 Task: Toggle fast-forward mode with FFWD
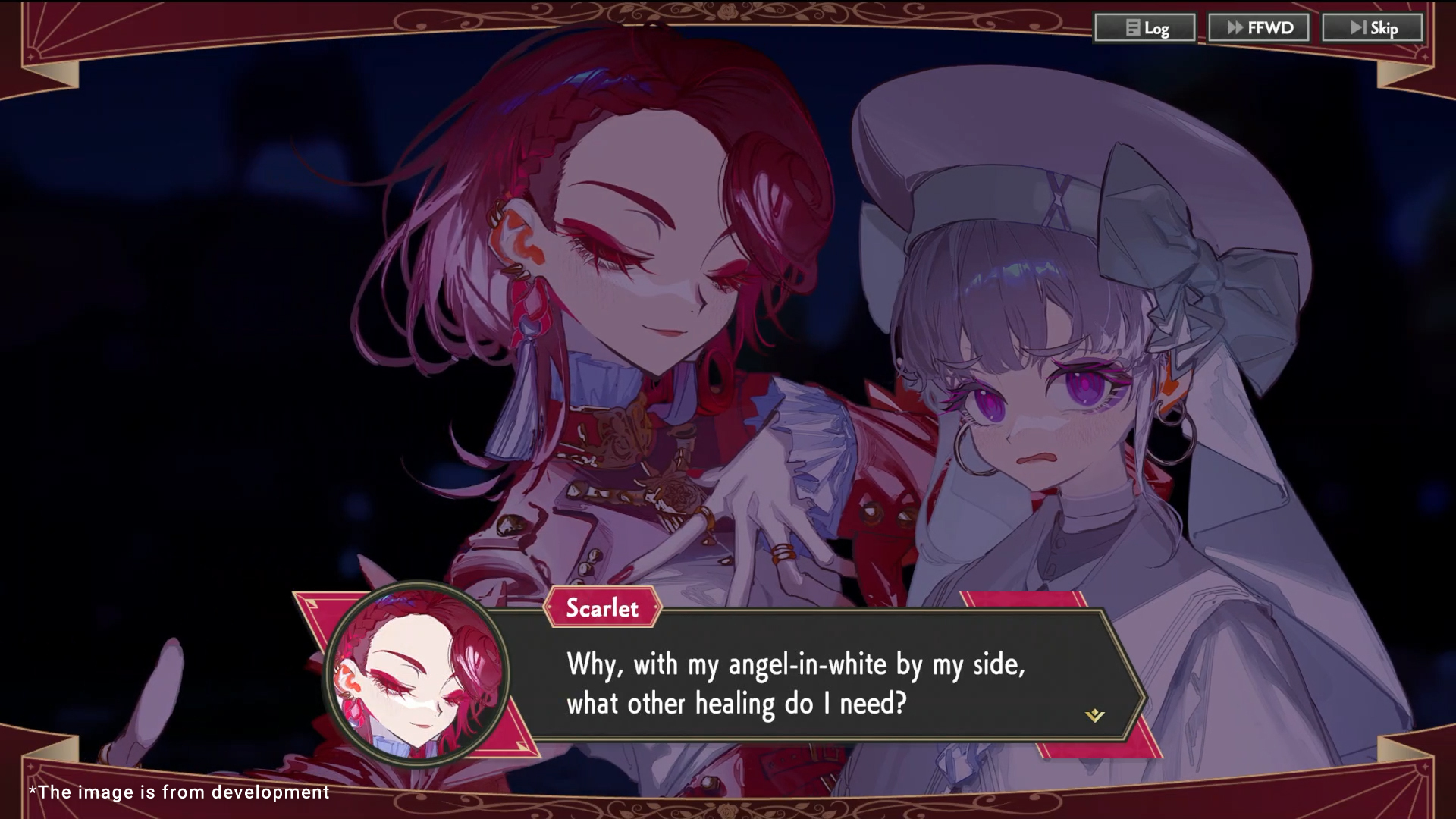(1259, 28)
